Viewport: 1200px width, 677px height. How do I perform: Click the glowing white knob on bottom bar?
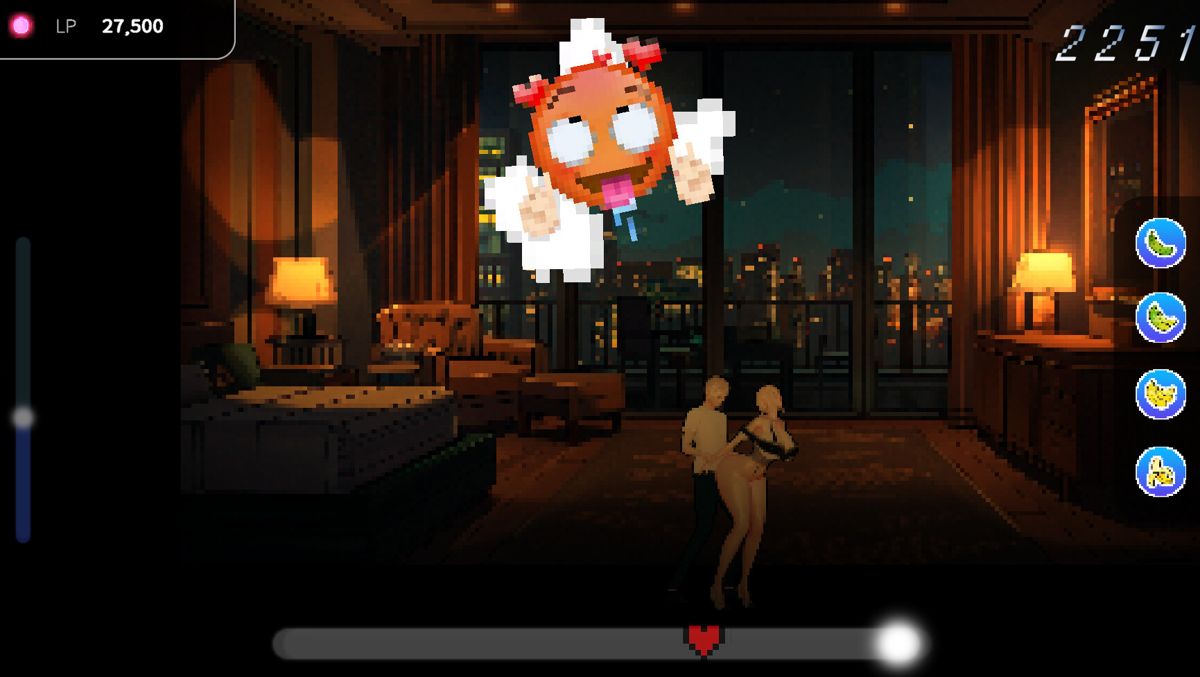pos(897,644)
